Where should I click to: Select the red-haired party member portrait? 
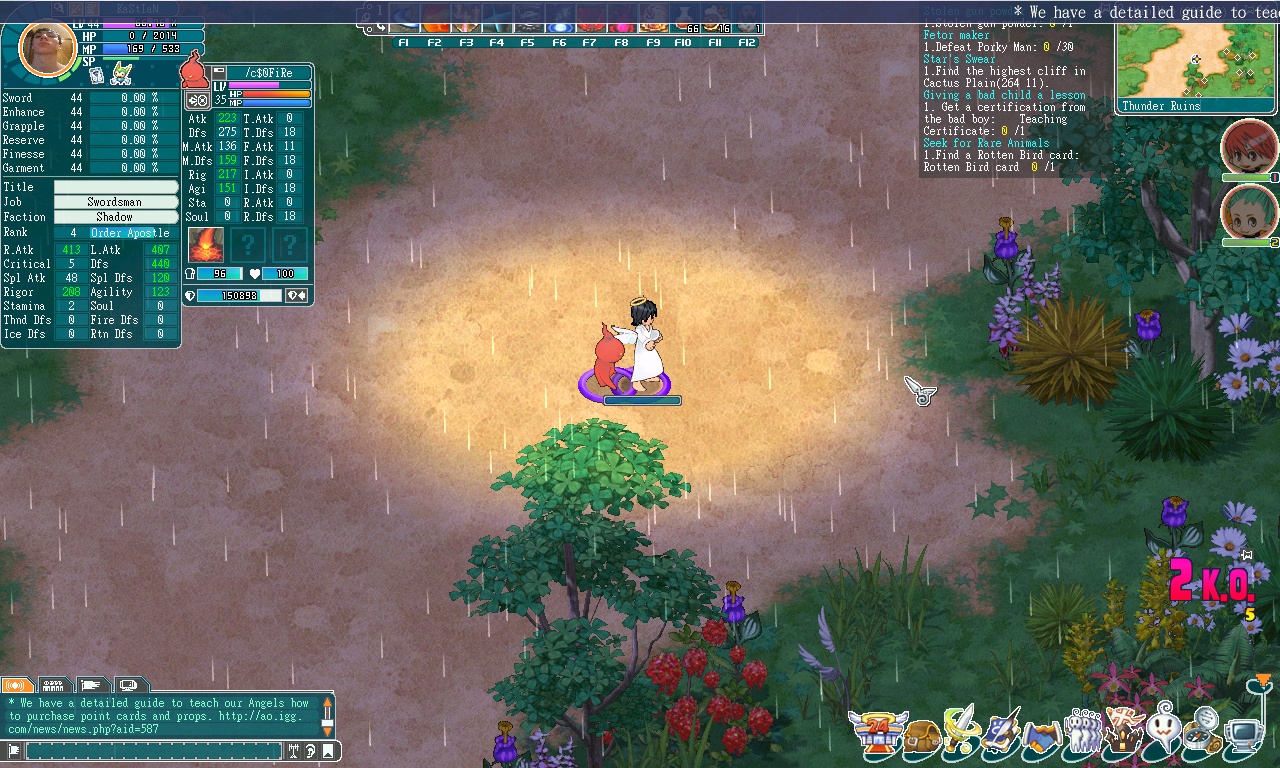[1249, 148]
